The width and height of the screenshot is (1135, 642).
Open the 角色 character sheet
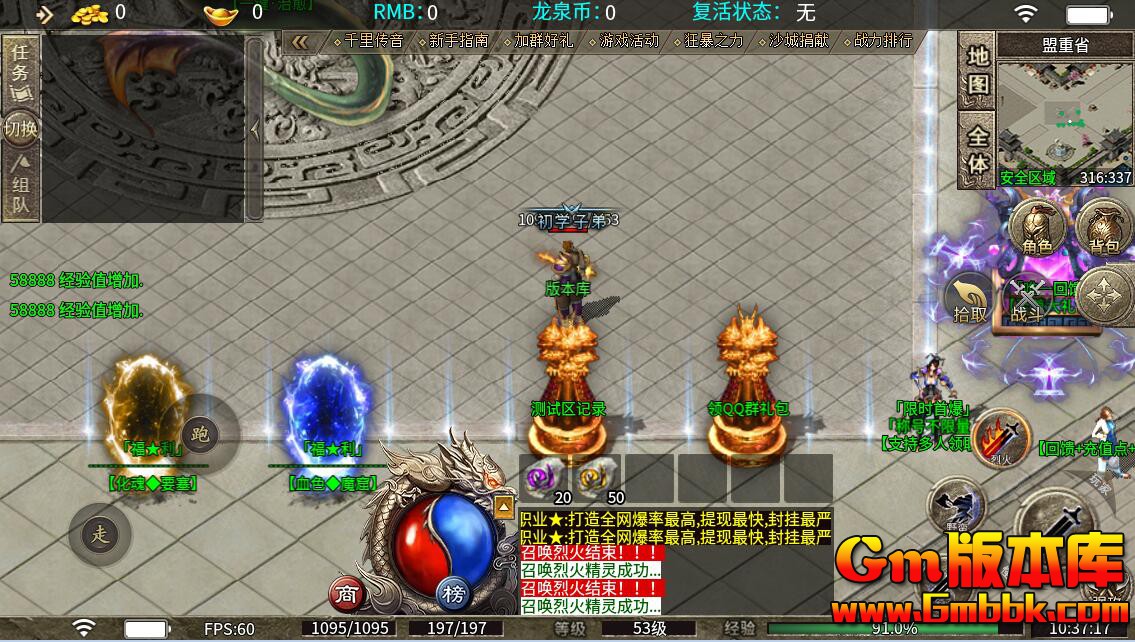[x=1036, y=228]
